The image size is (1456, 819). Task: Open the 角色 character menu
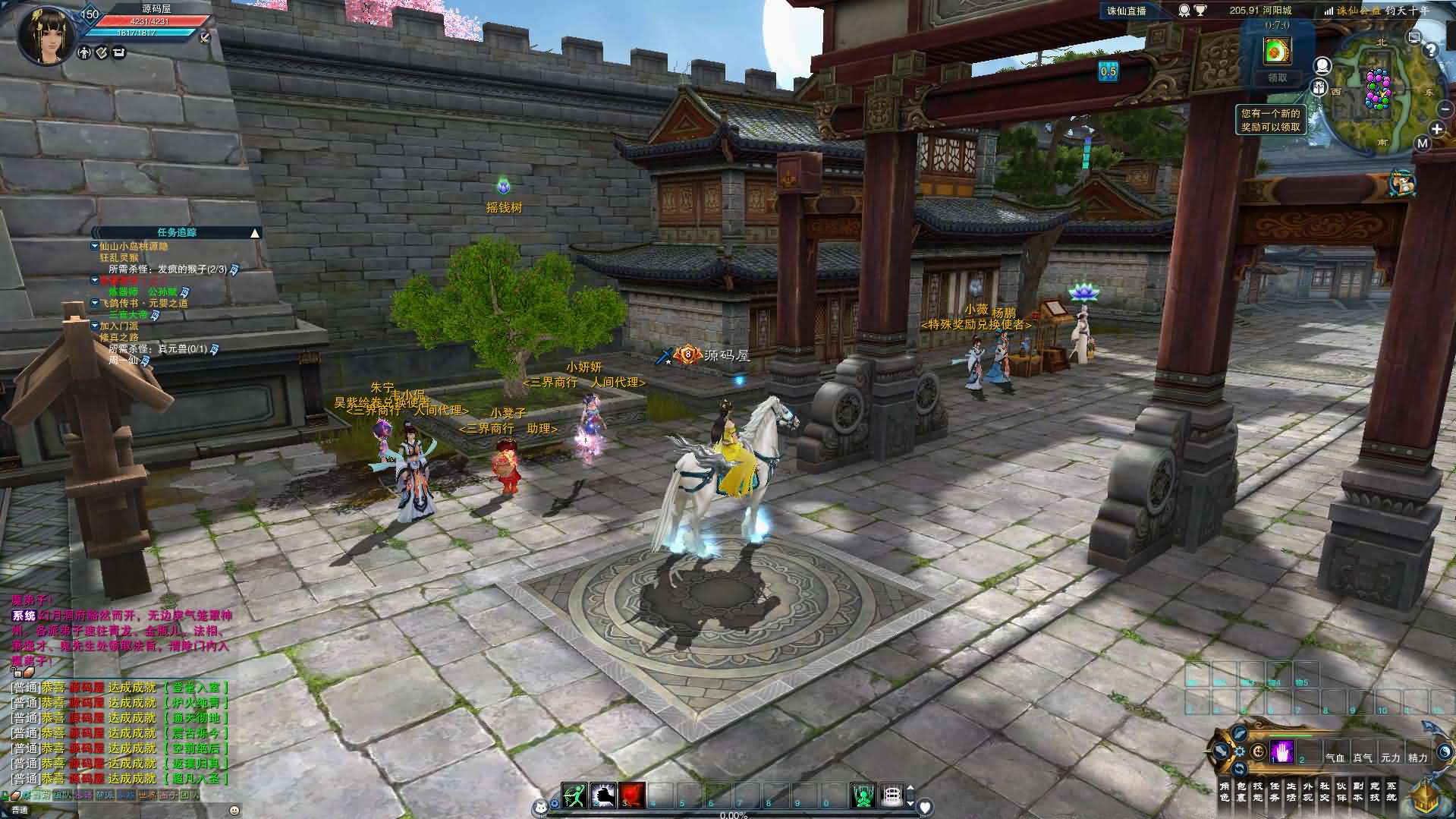point(1224,792)
